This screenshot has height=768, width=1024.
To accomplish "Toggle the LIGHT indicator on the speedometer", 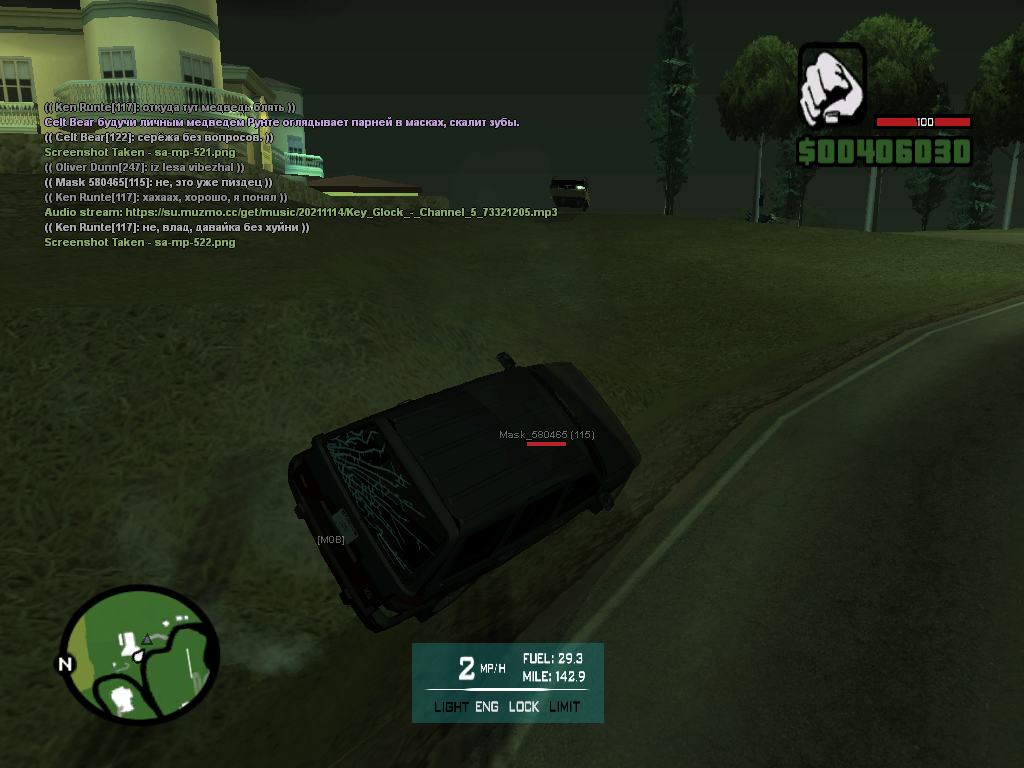I will point(451,707).
